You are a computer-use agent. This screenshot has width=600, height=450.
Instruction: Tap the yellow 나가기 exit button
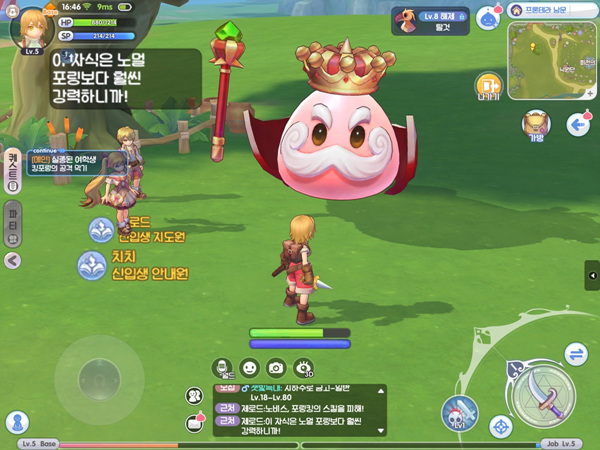pos(488,86)
